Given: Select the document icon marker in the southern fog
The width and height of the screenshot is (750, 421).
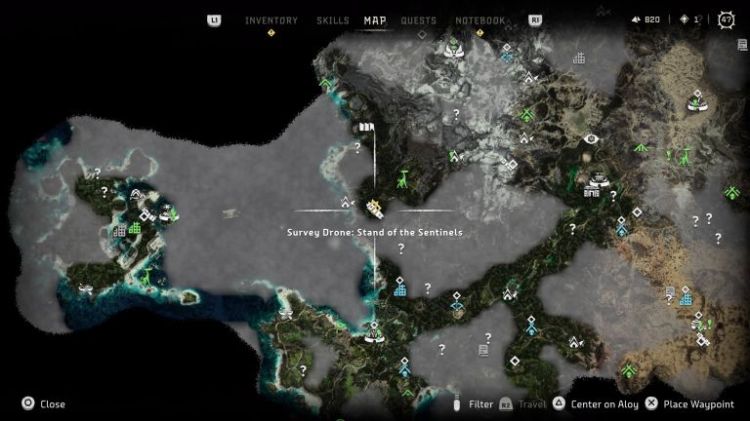Looking at the screenshot, I should 483,350.
